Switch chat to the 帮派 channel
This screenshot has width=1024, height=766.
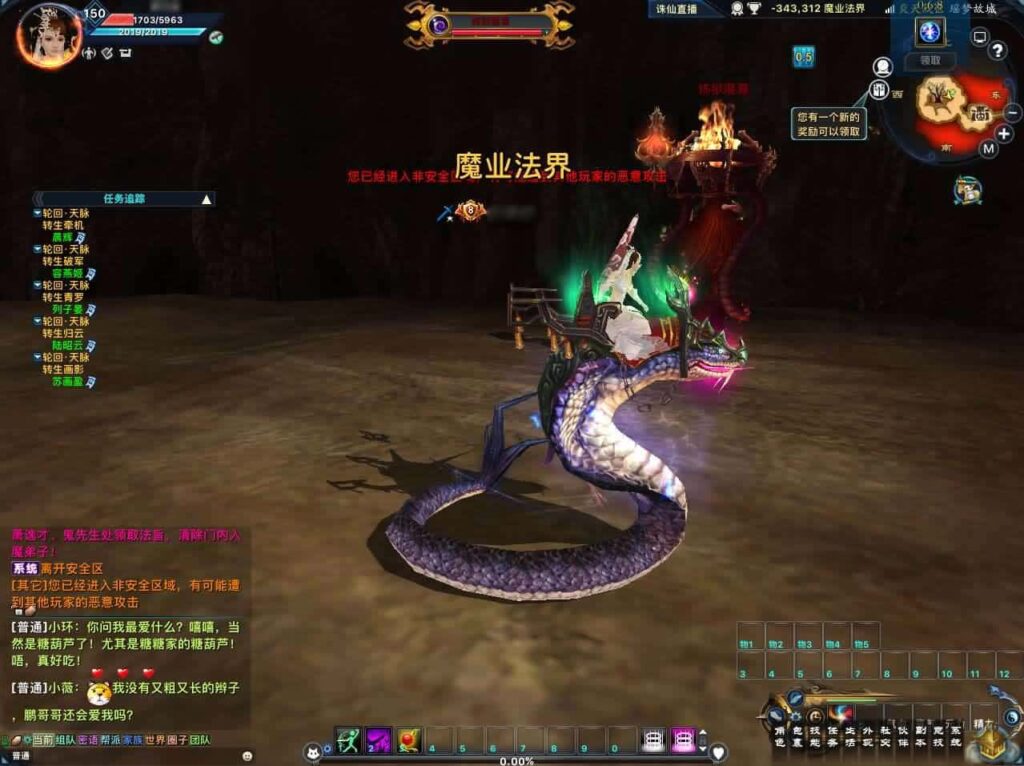(110, 740)
